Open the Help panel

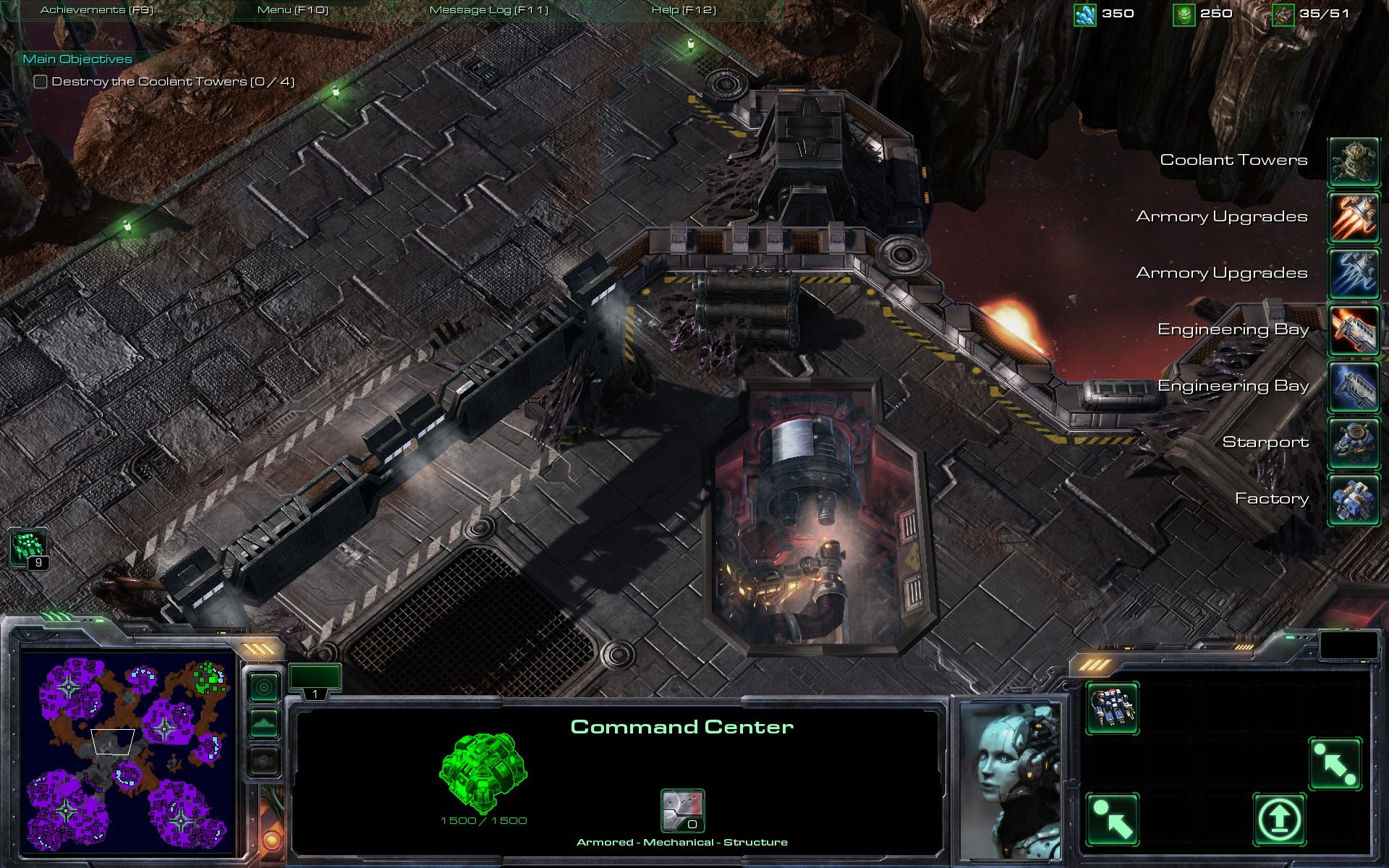point(683,10)
